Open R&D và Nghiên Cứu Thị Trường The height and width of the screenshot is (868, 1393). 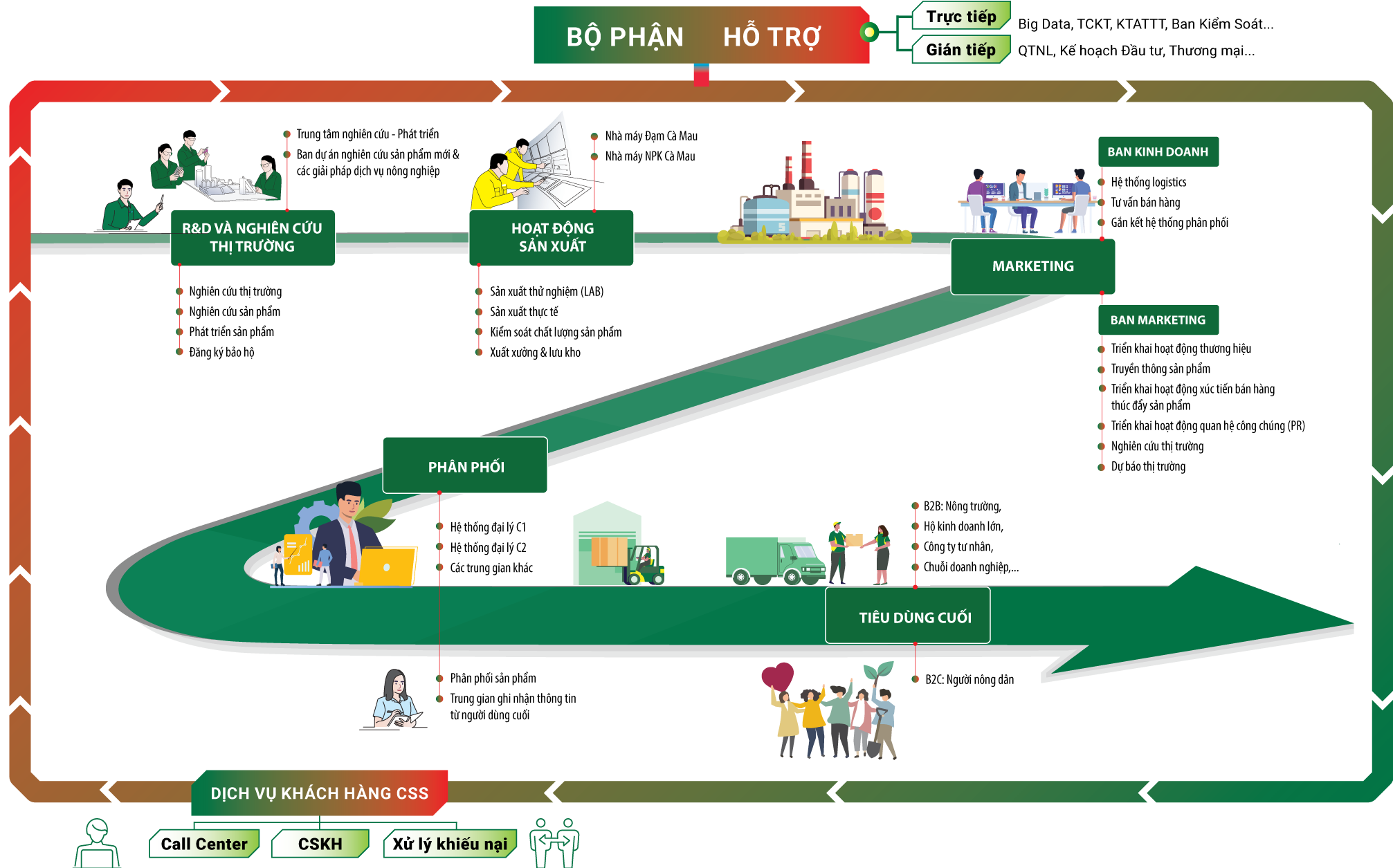coord(253,237)
